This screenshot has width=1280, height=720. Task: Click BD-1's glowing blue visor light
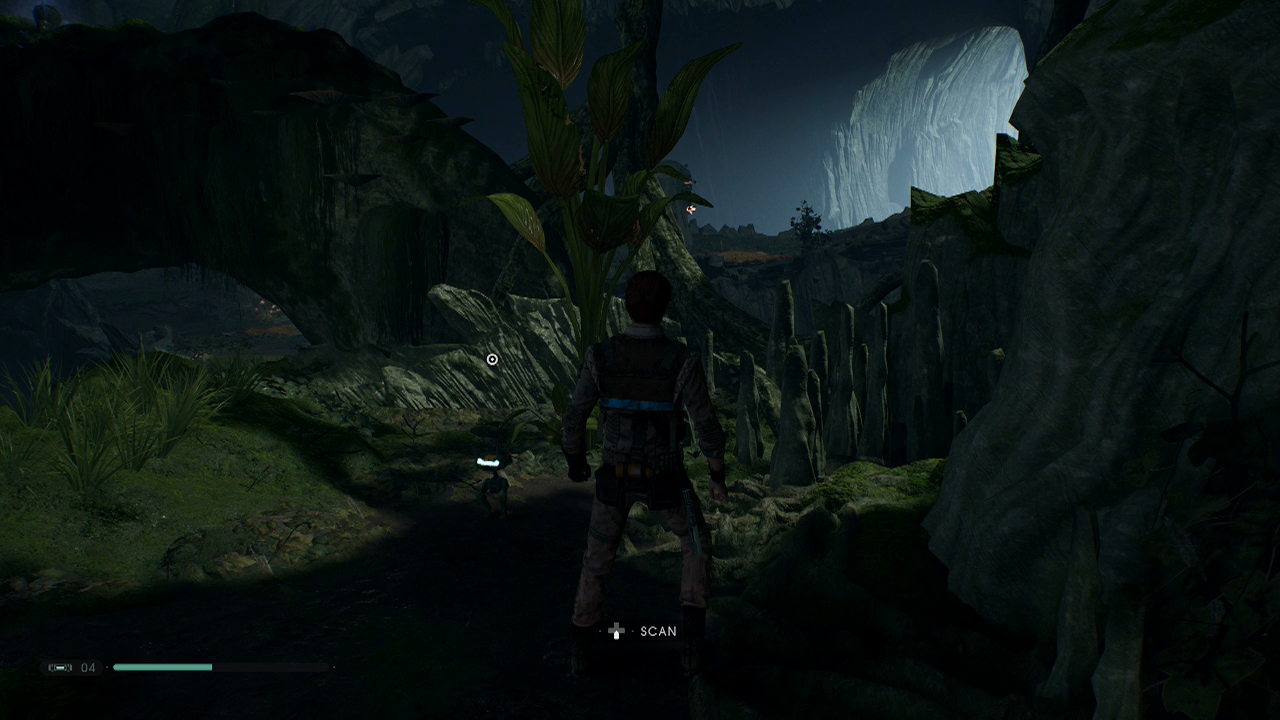[488, 461]
